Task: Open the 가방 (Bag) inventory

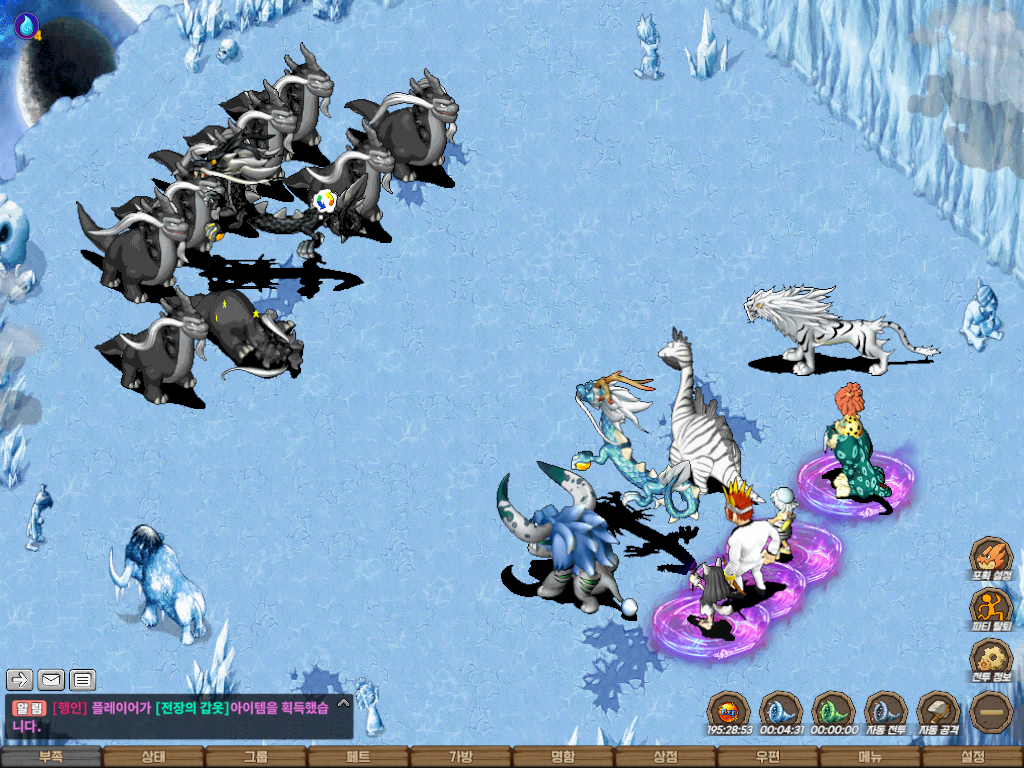Action: 460,758
